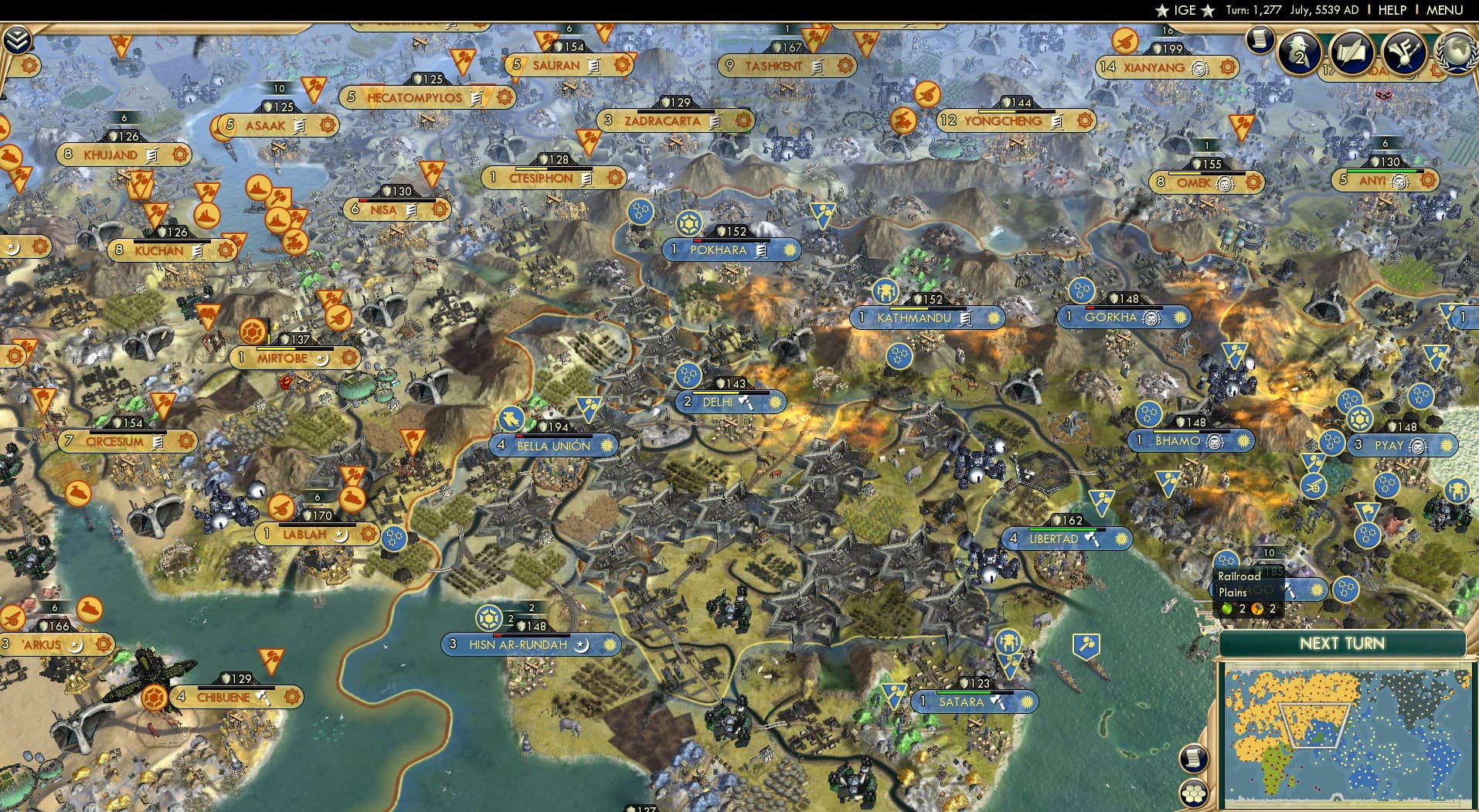Viewport: 1479px width, 812px height.
Task: Click the crescent moon icon on Hisn ar-Rundah's banner
Action: [581, 646]
